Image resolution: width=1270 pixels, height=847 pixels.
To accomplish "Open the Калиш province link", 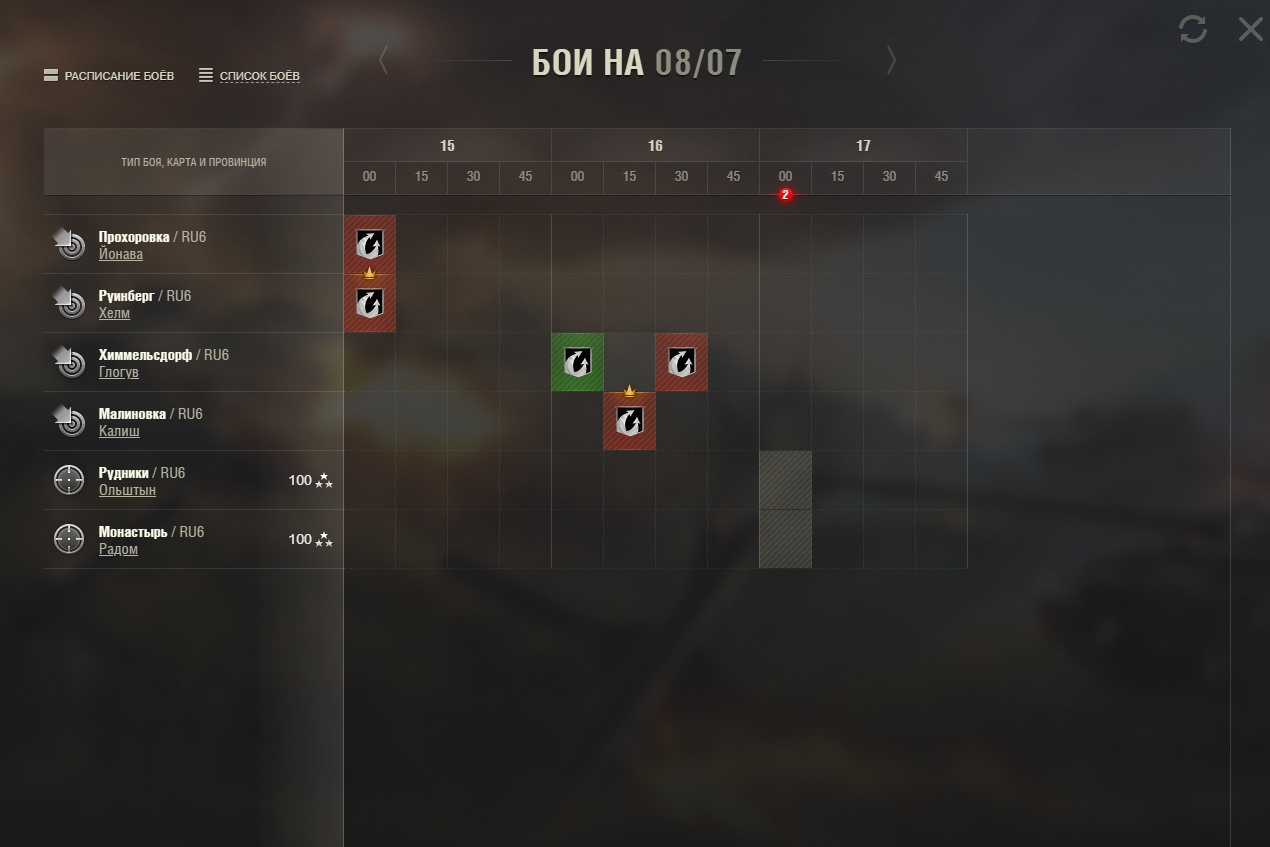I will point(119,431).
